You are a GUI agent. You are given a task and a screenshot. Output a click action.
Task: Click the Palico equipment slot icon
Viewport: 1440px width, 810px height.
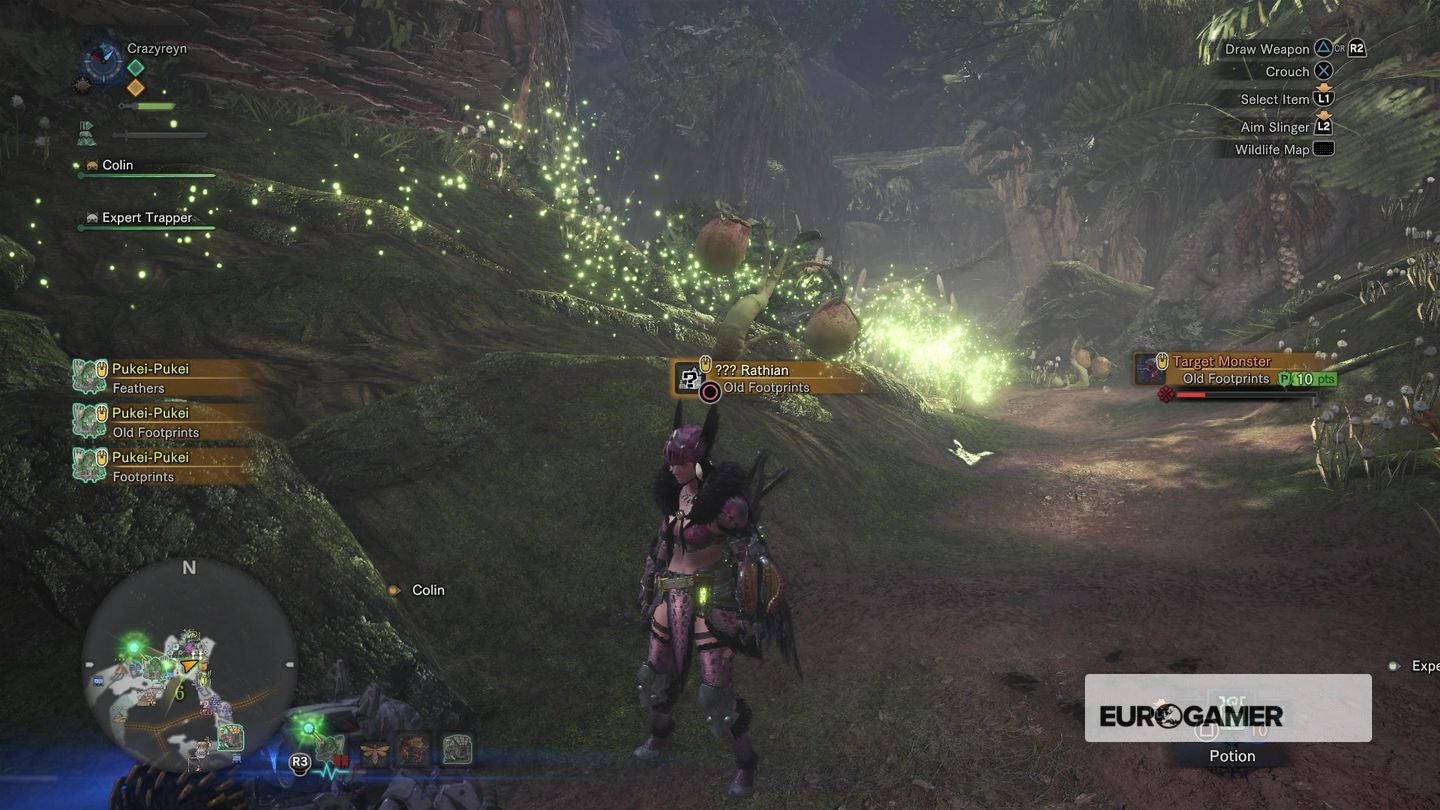tap(413, 748)
